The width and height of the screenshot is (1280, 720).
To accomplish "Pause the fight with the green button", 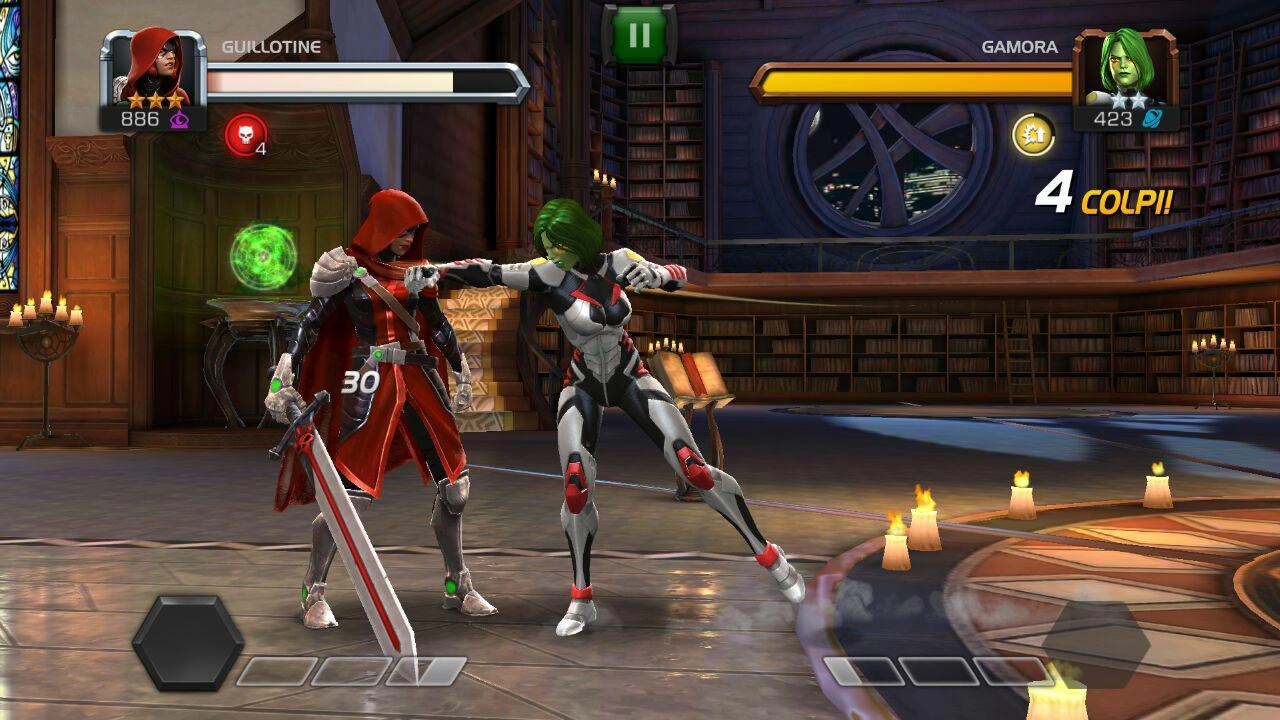I will (639, 35).
